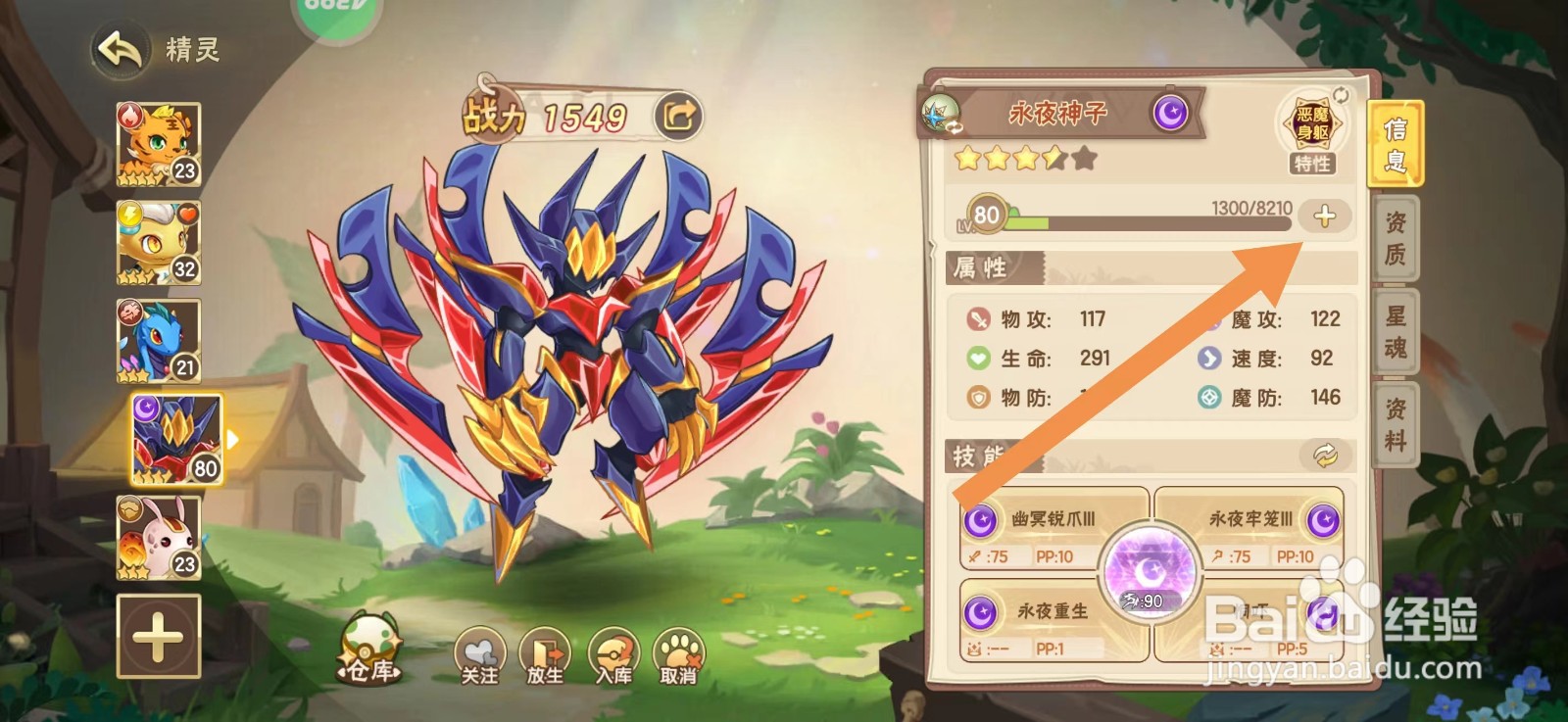
Task: Tap the refresh icon in the 技能 section
Action: pos(1328,454)
